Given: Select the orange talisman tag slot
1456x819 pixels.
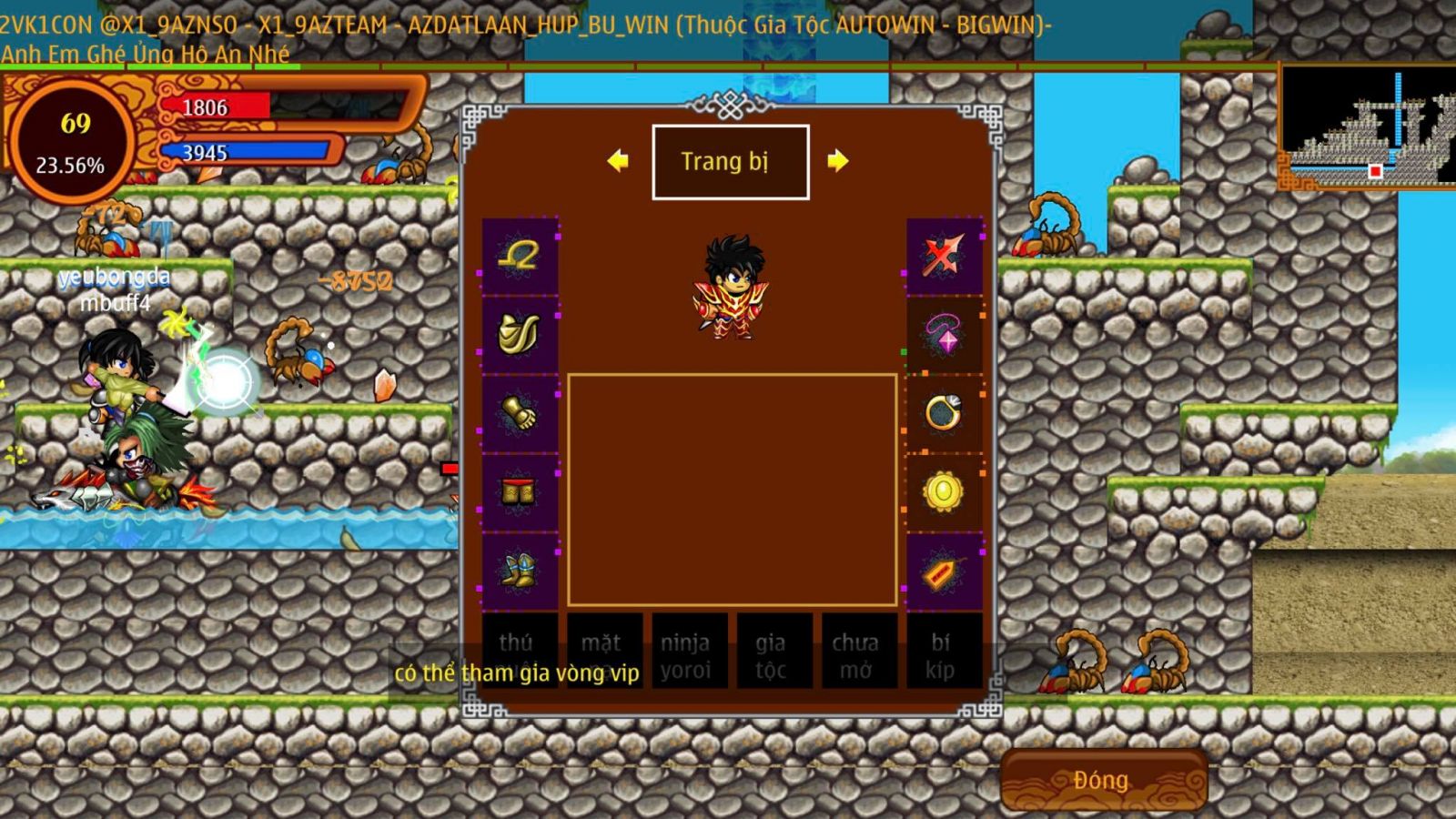Looking at the screenshot, I should [x=944, y=572].
